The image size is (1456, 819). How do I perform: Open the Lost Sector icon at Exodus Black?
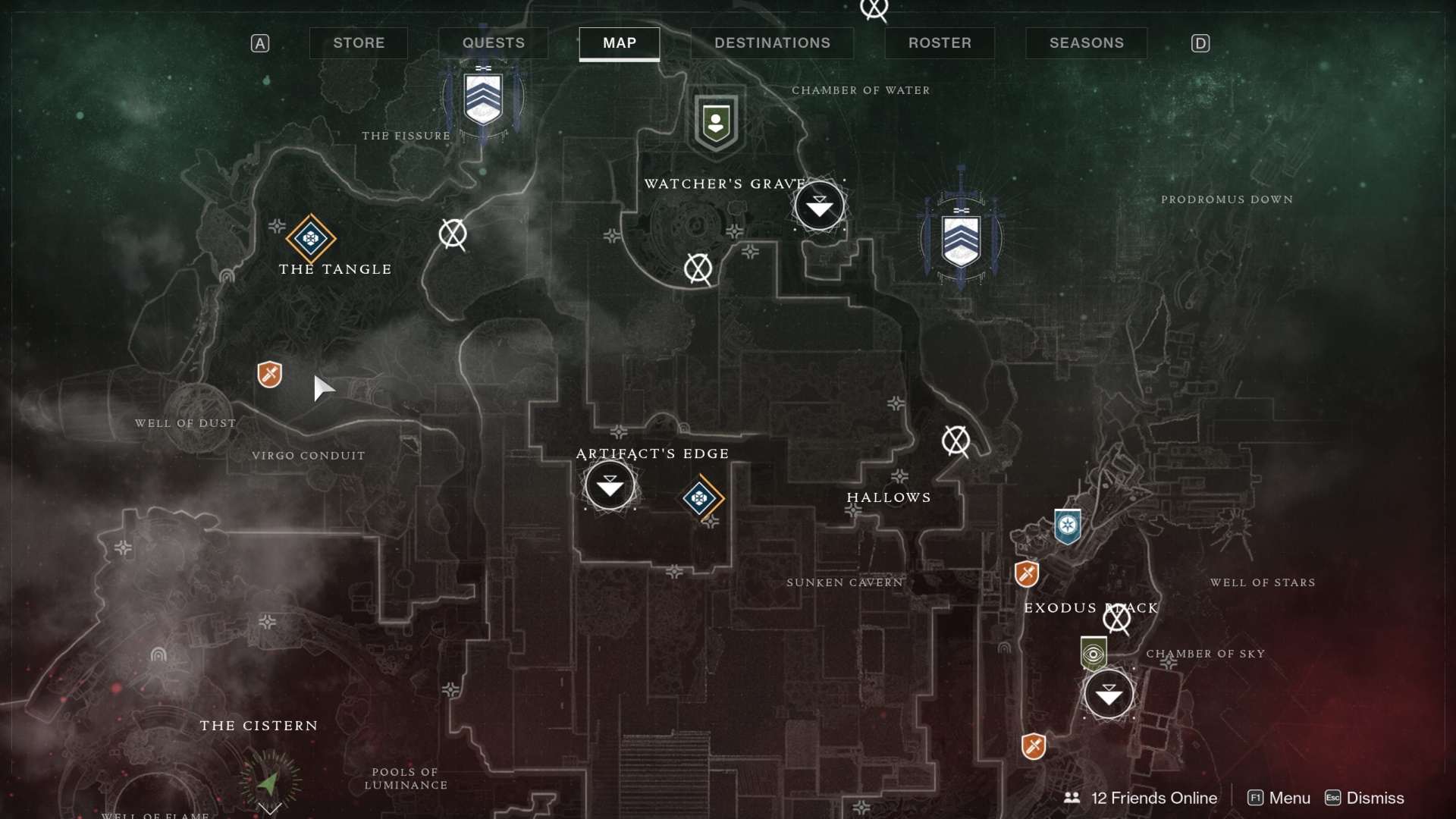(x=1117, y=620)
